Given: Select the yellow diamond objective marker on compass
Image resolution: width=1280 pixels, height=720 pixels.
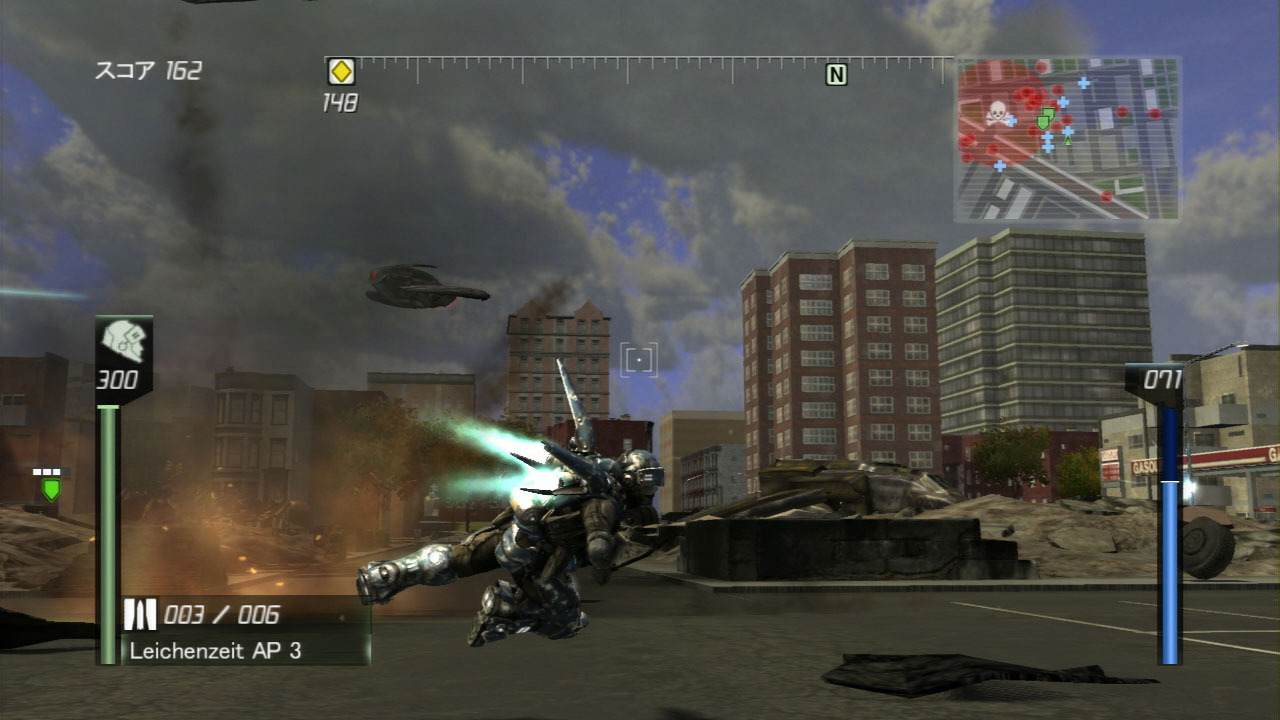Looking at the screenshot, I should pos(341,72).
